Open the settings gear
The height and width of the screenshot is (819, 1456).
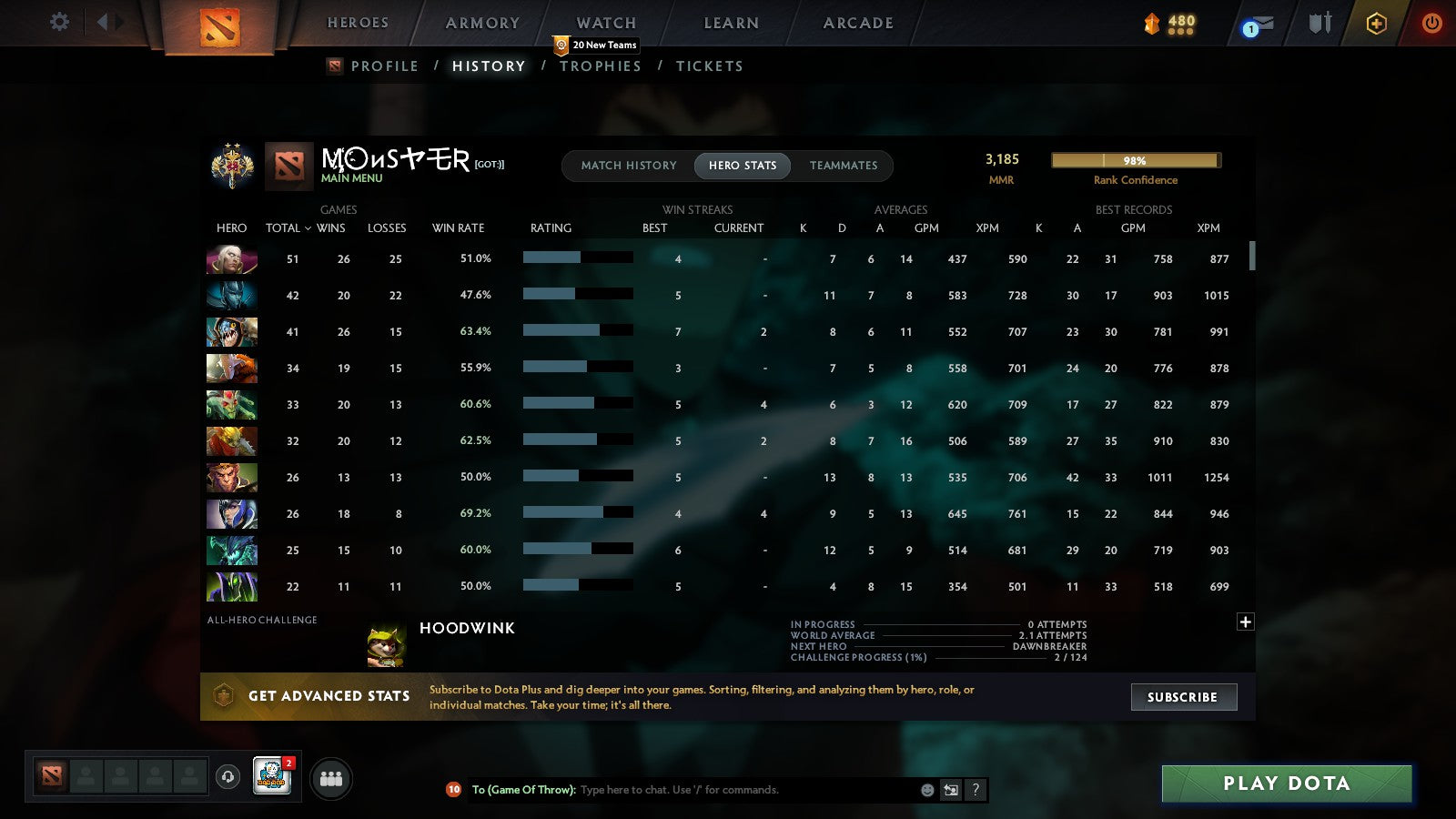(x=59, y=23)
